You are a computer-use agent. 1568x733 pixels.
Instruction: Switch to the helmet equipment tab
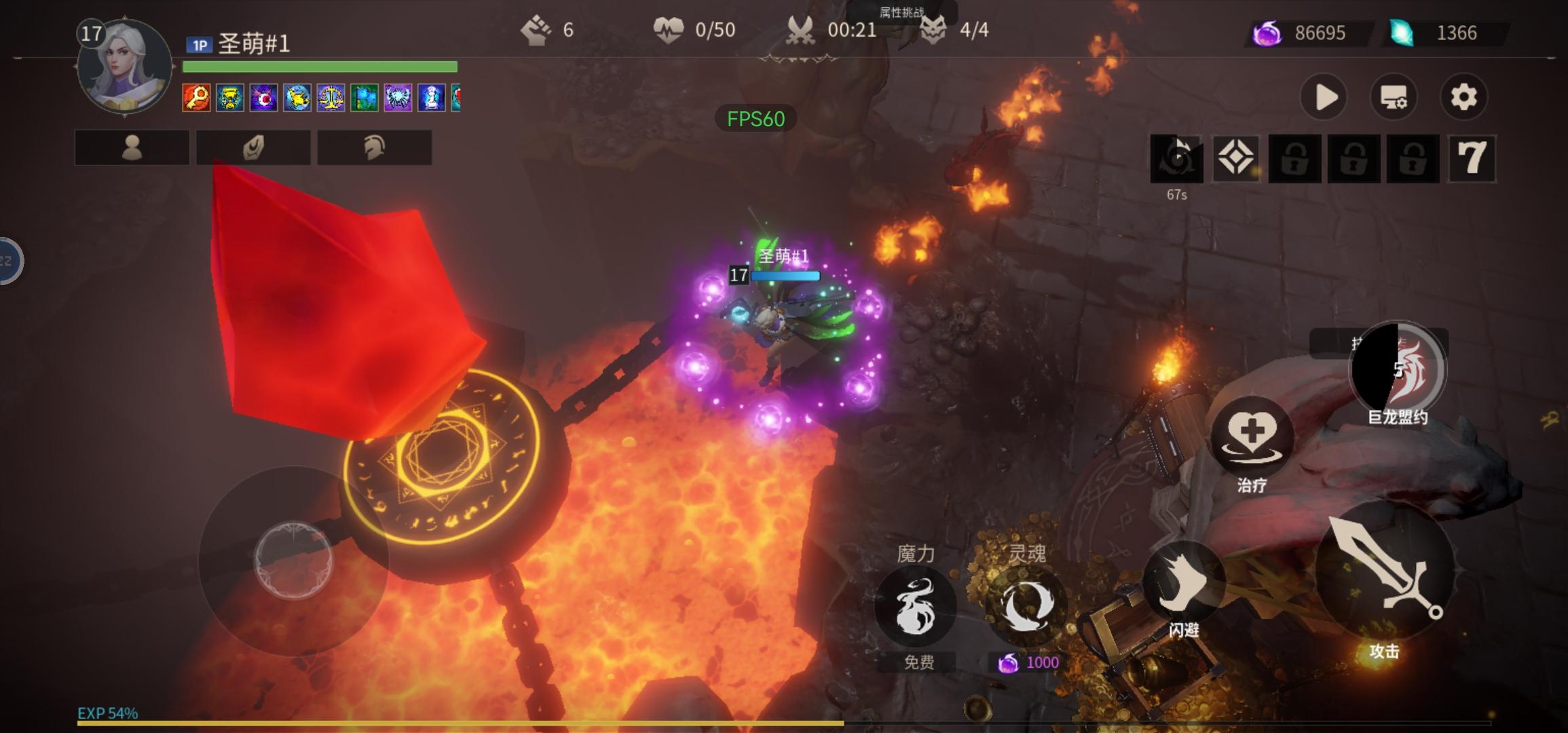click(x=374, y=147)
